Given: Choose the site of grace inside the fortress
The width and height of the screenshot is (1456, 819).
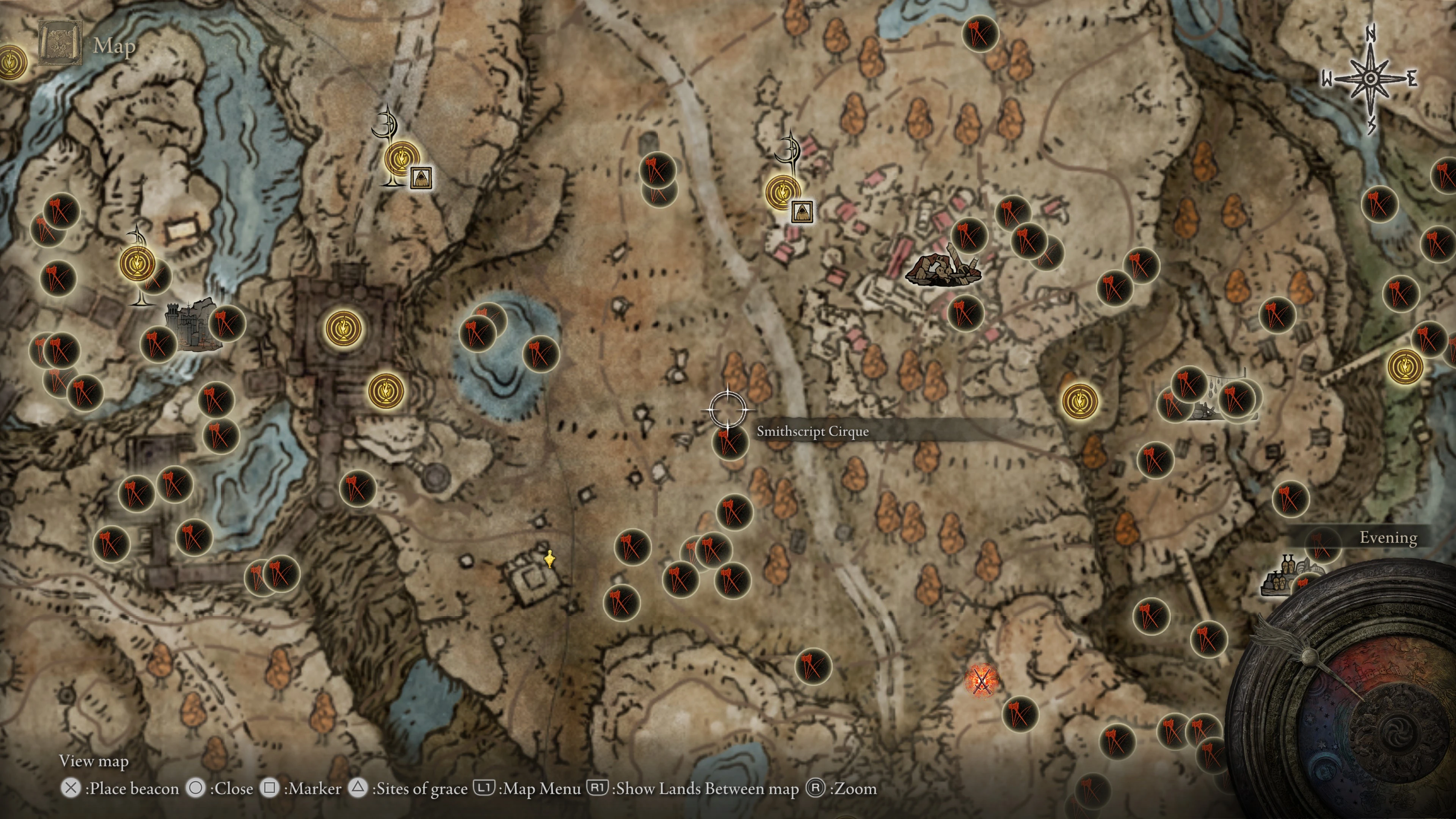Looking at the screenshot, I should (343, 328).
